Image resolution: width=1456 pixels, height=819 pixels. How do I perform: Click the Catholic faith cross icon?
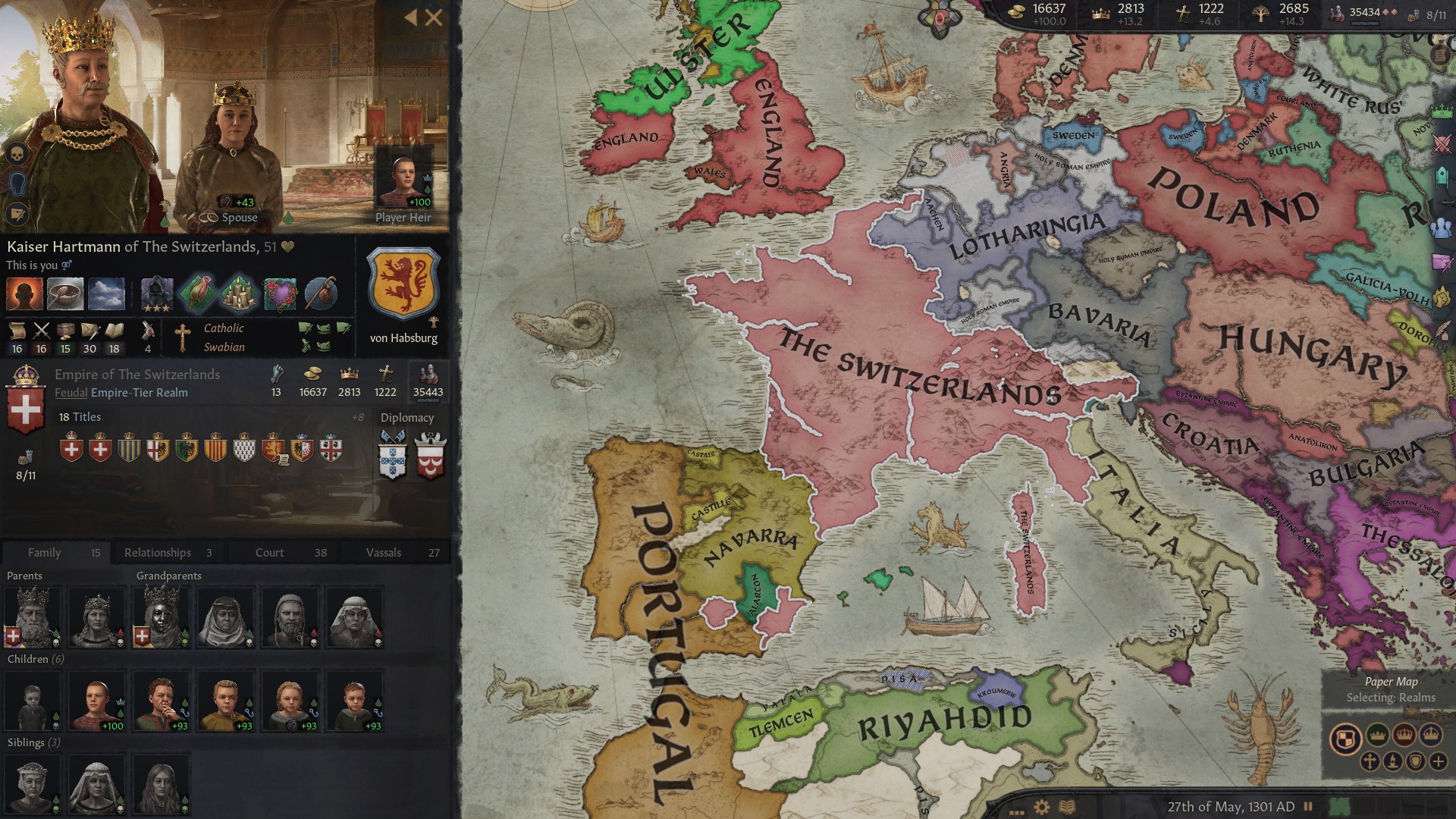pyautogui.click(x=184, y=336)
